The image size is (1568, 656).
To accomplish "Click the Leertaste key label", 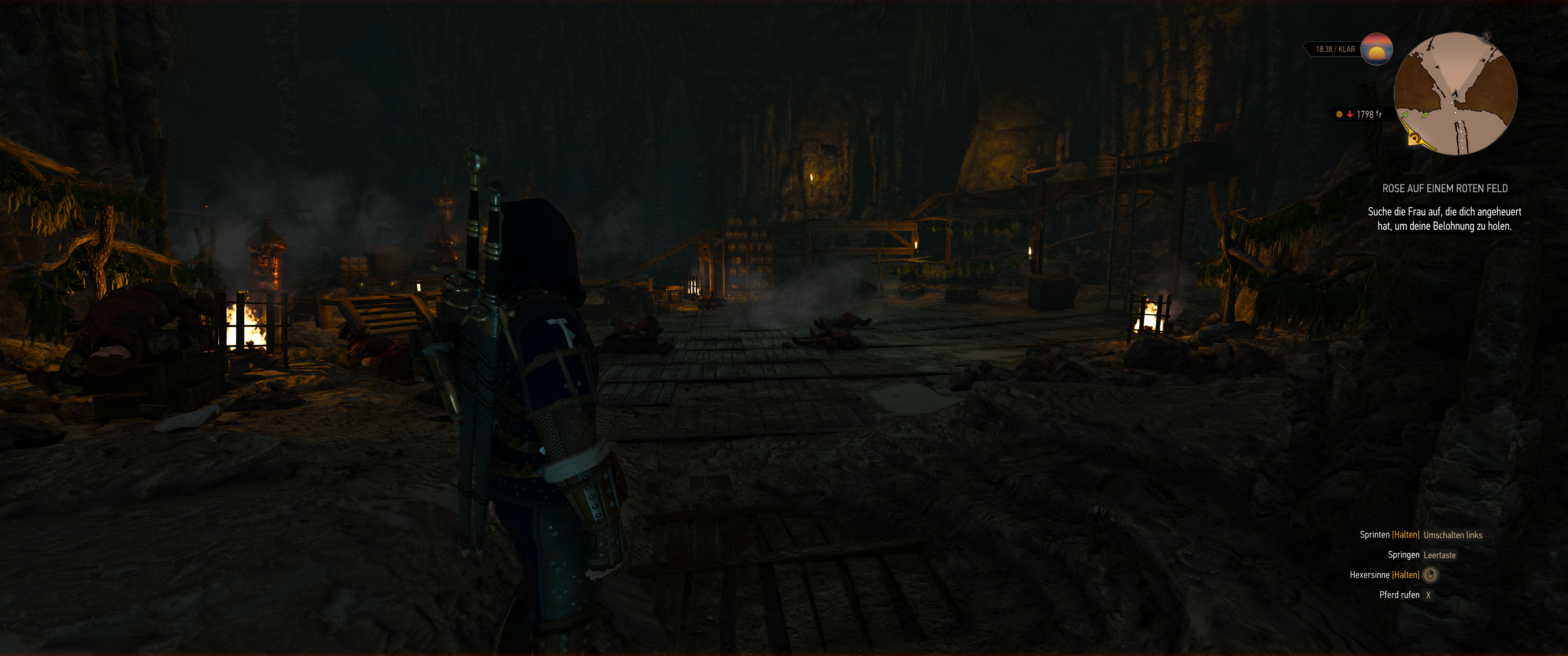I will click(1439, 556).
